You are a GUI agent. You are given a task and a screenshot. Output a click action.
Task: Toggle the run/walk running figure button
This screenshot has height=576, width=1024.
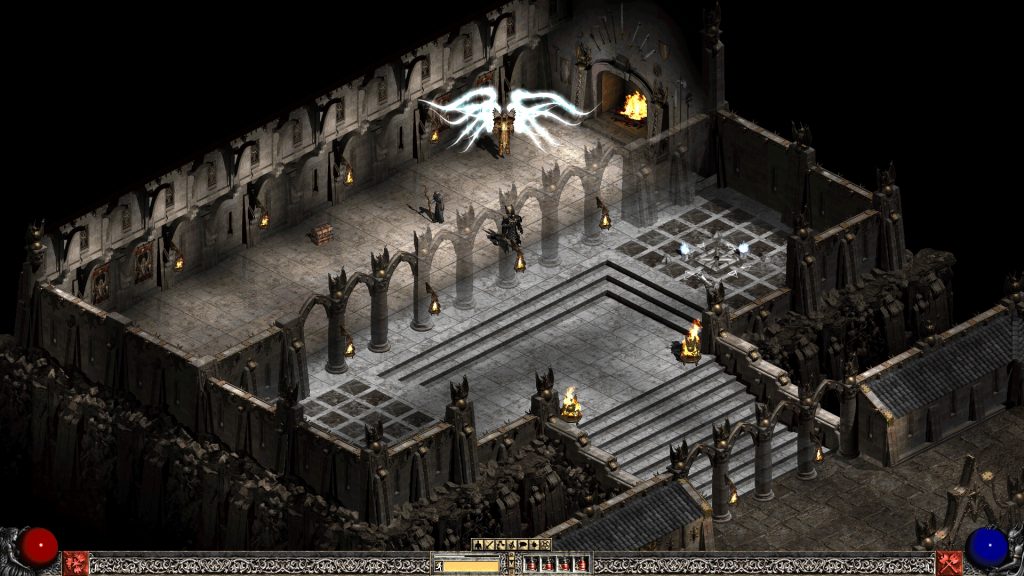pos(439,566)
